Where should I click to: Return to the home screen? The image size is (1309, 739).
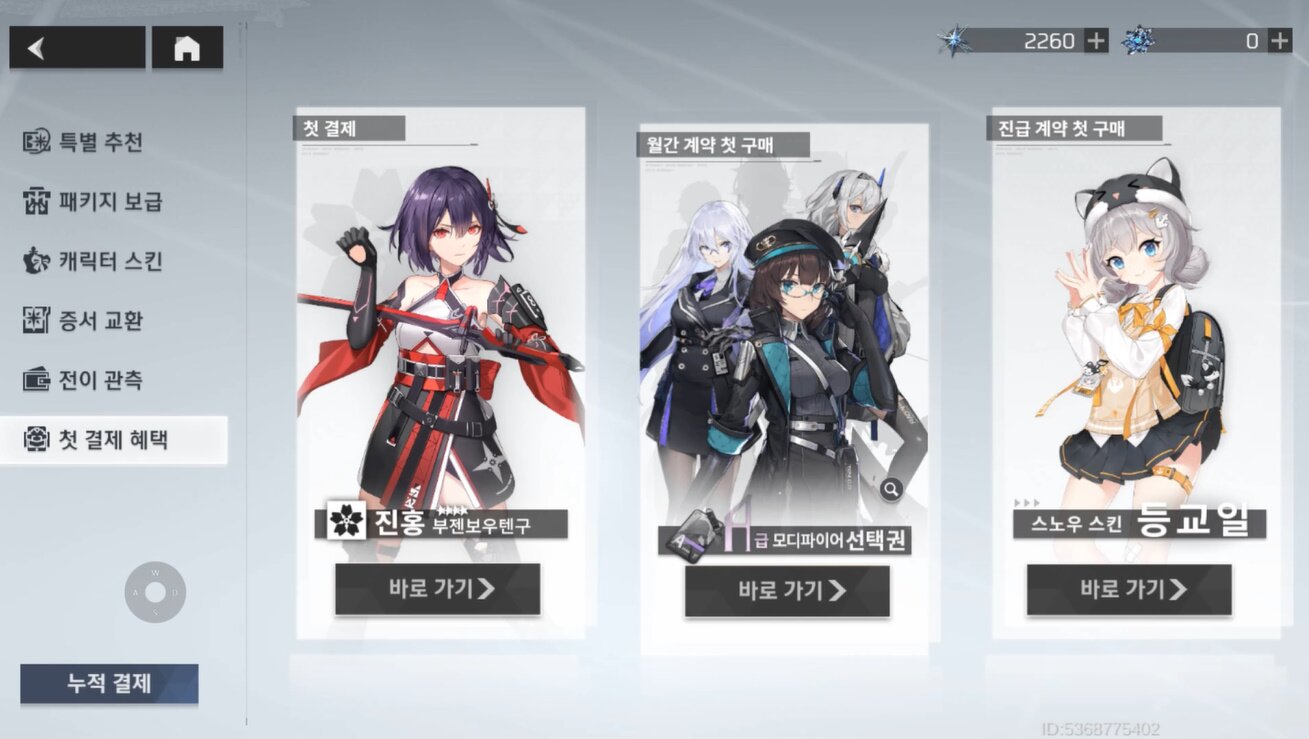pyautogui.click(x=187, y=48)
